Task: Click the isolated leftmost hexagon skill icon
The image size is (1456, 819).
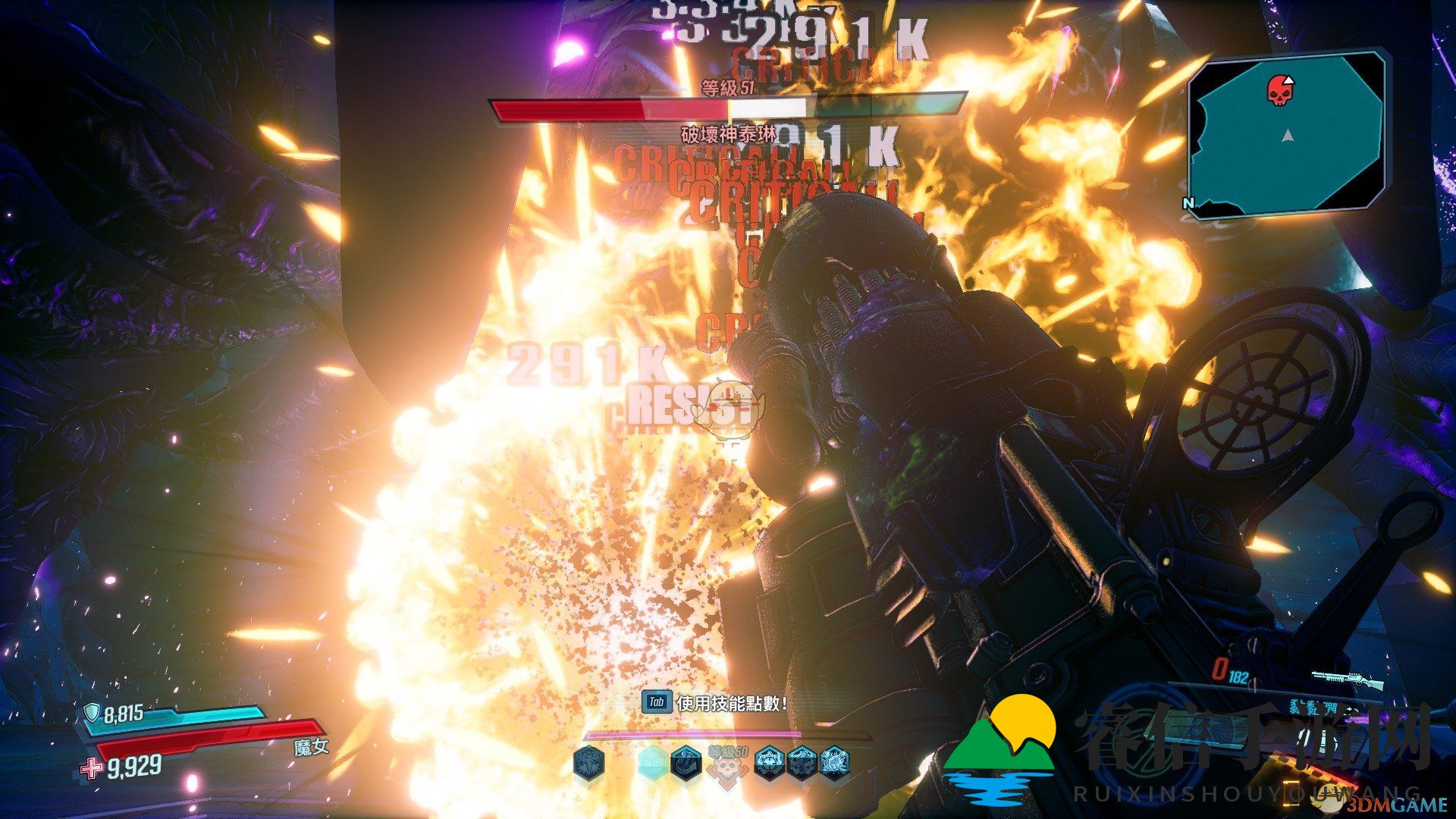Action: click(x=588, y=762)
